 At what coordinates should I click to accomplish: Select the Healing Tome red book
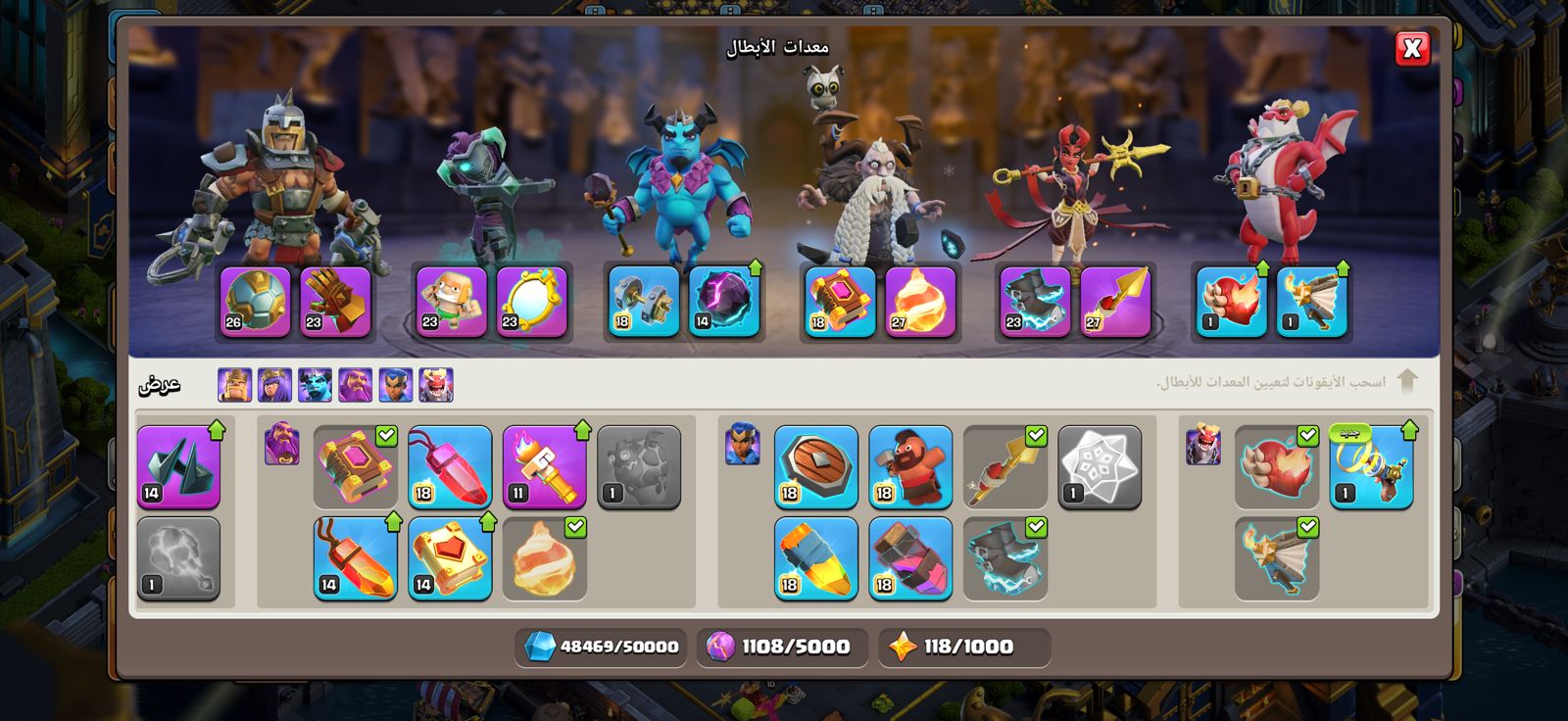[x=450, y=557]
